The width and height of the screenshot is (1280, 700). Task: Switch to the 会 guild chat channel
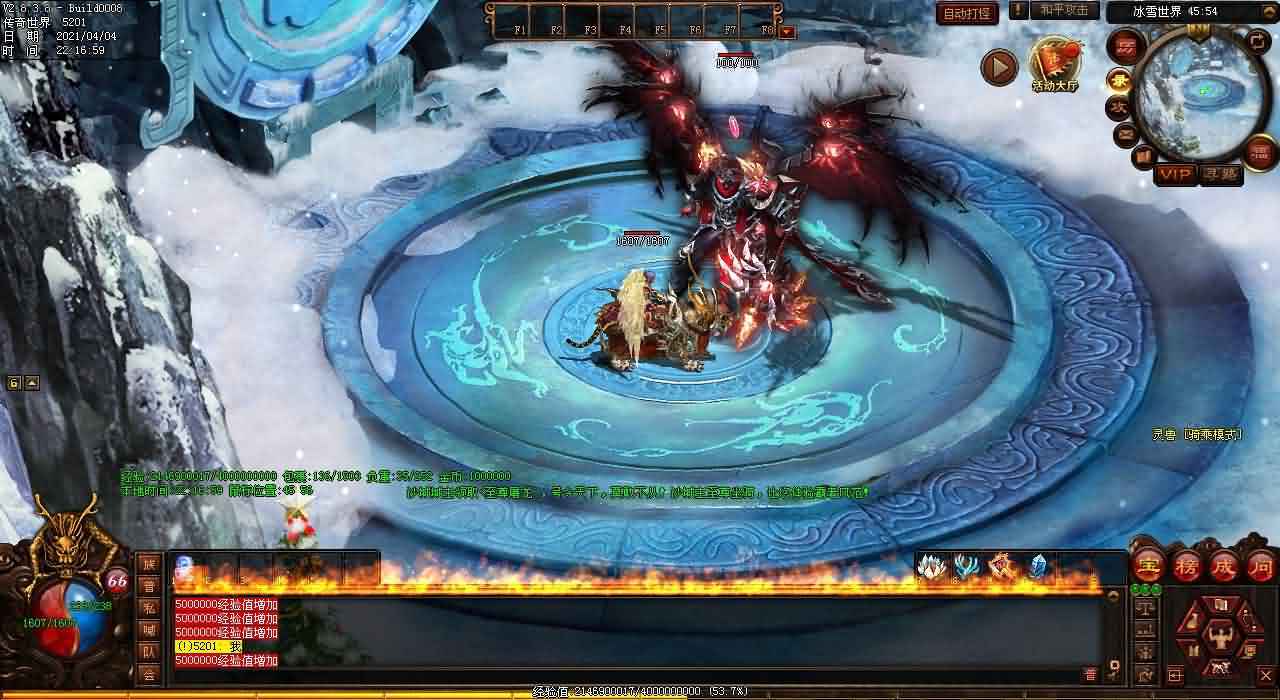(x=149, y=675)
